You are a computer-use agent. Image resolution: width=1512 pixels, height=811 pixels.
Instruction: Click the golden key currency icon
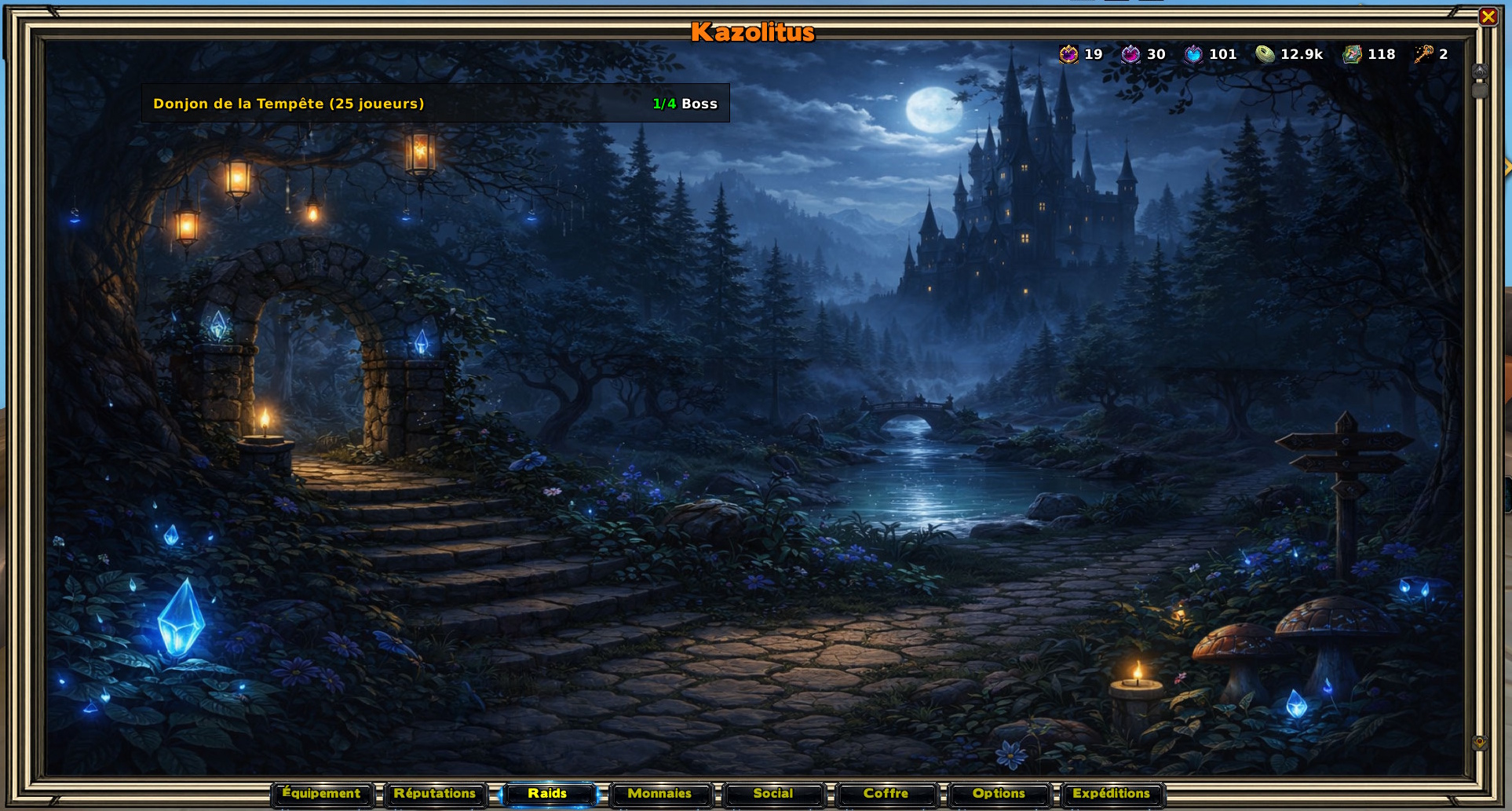click(x=1423, y=54)
